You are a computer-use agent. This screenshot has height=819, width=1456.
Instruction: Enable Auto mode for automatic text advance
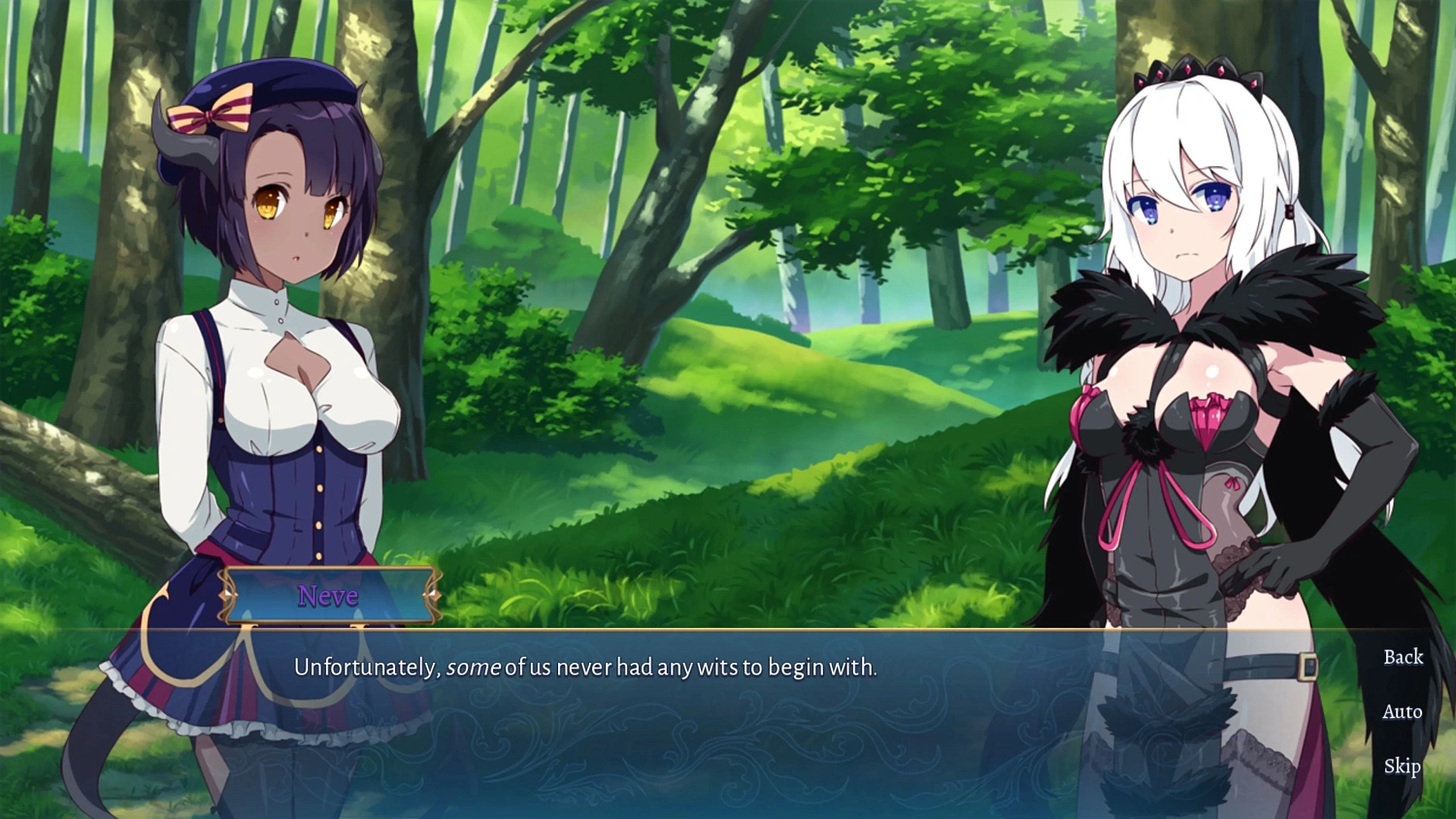click(1402, 711)
